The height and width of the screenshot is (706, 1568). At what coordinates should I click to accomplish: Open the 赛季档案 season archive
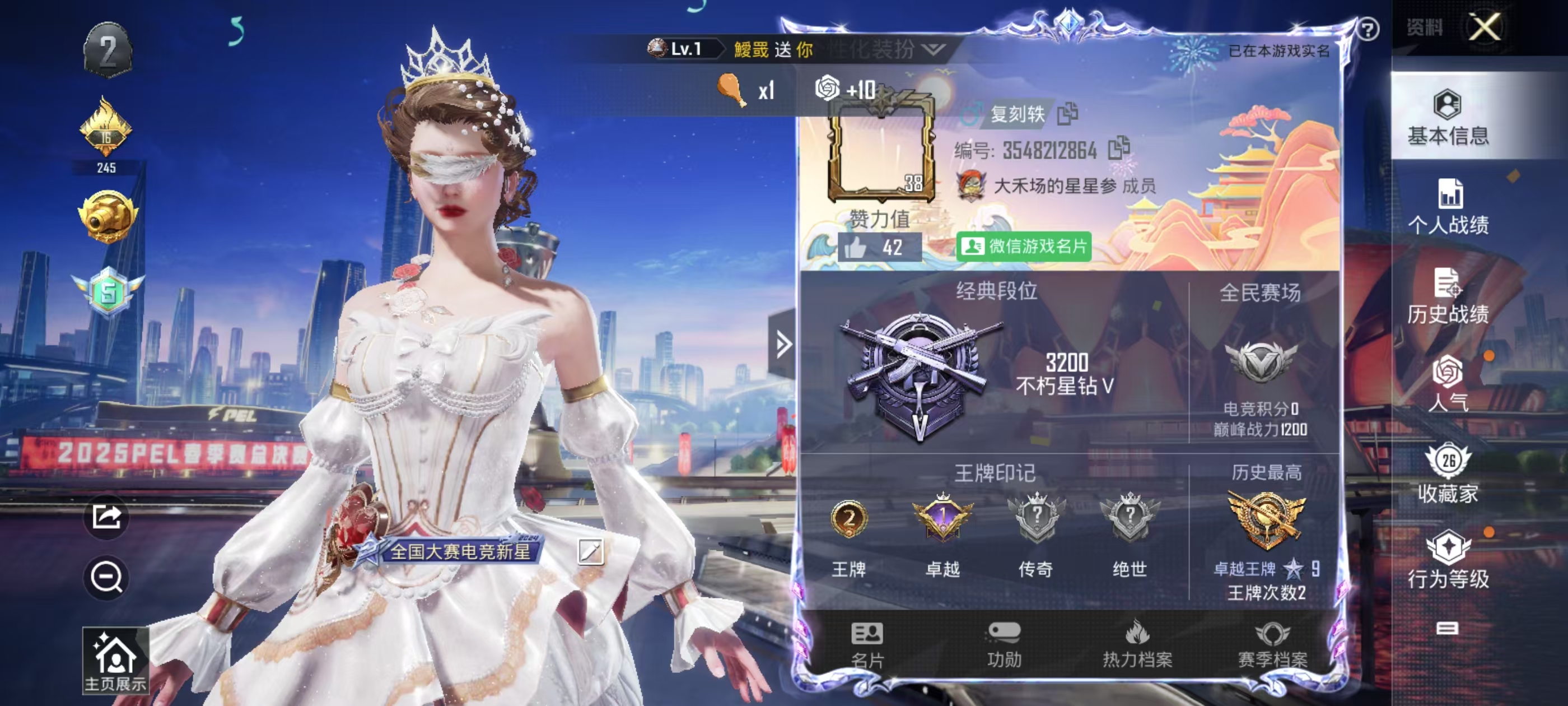pyautogui.click(x=1272, y=645)
